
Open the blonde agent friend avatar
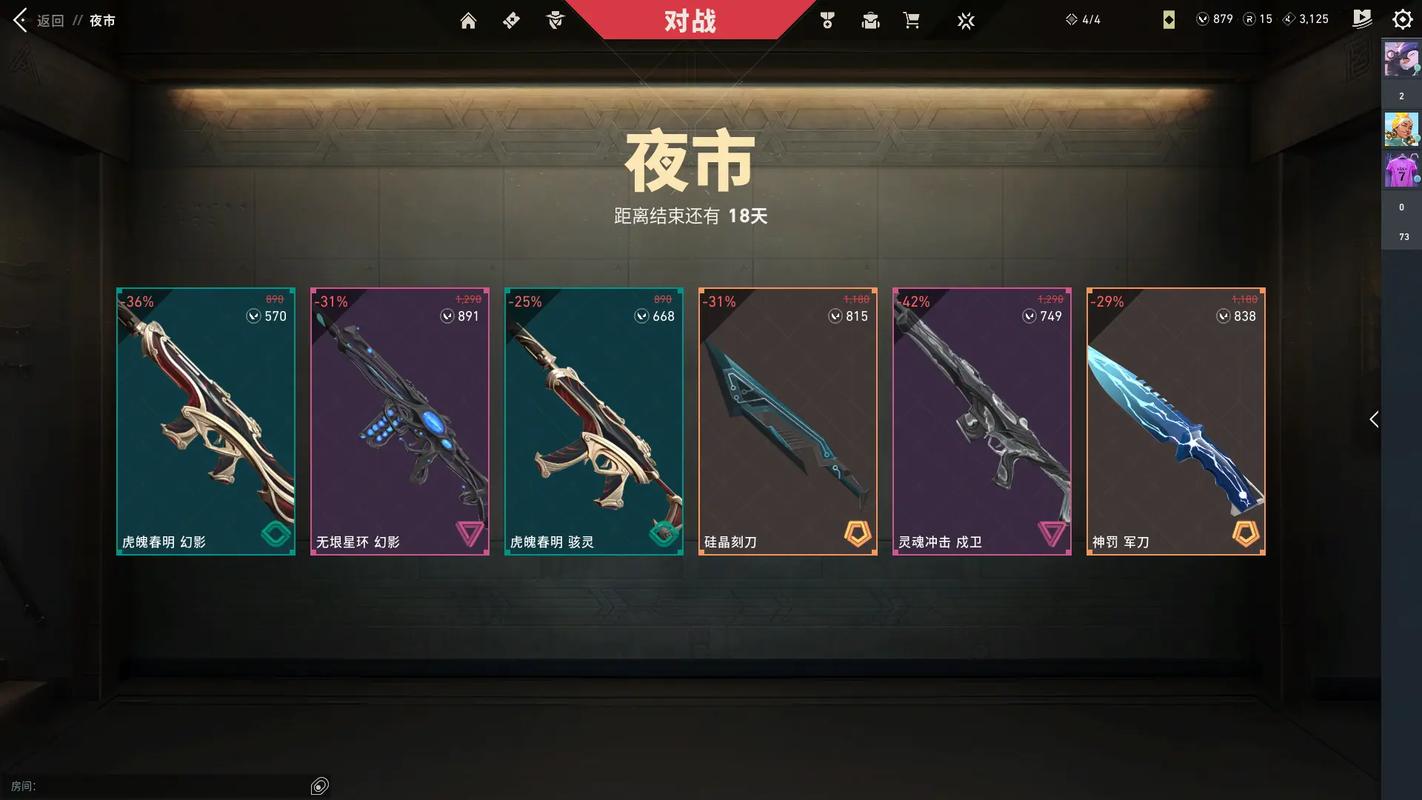coord(1401,129)
